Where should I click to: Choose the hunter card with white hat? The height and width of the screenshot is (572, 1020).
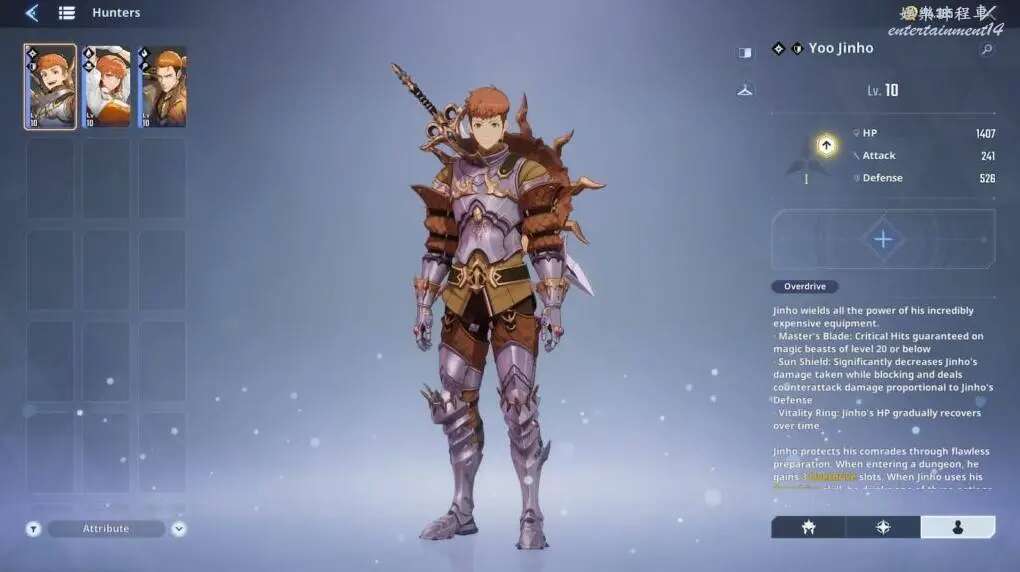[106, 87]
